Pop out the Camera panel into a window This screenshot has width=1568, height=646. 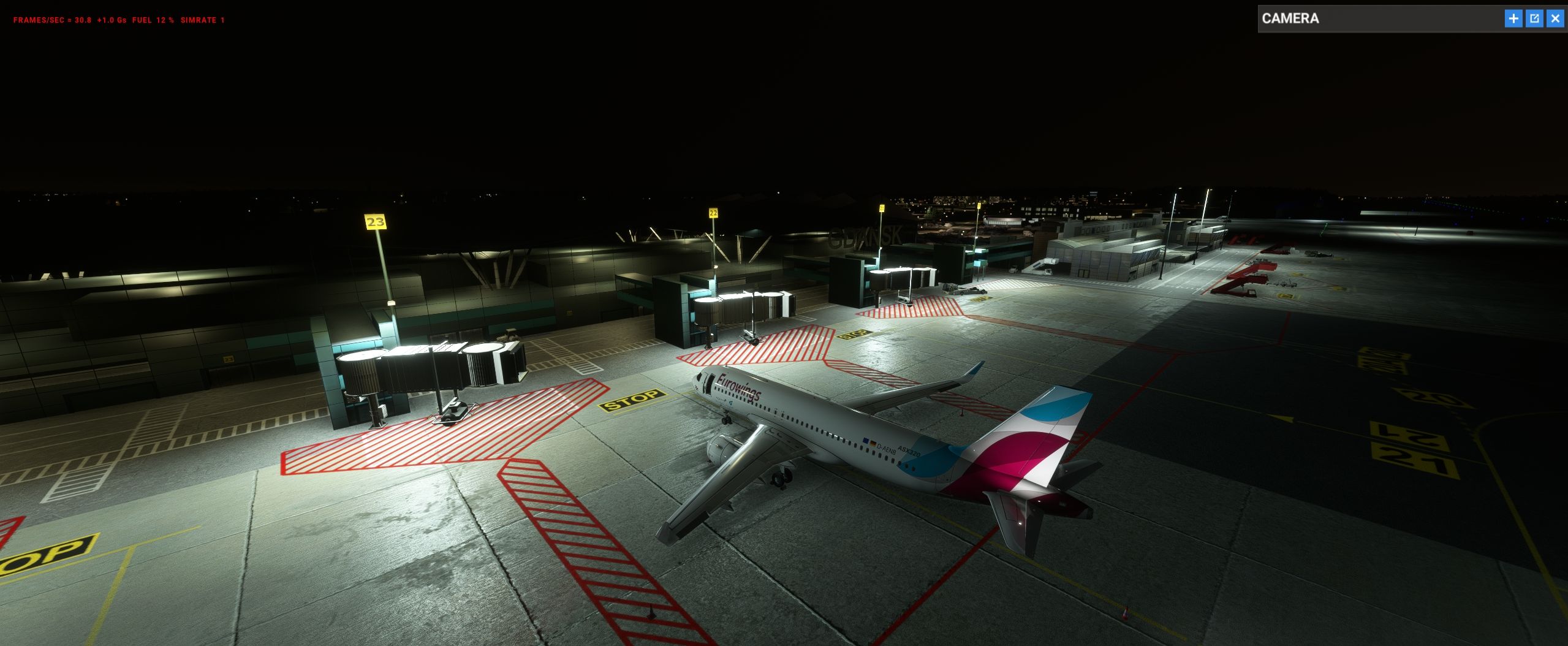coord(1534,18)
